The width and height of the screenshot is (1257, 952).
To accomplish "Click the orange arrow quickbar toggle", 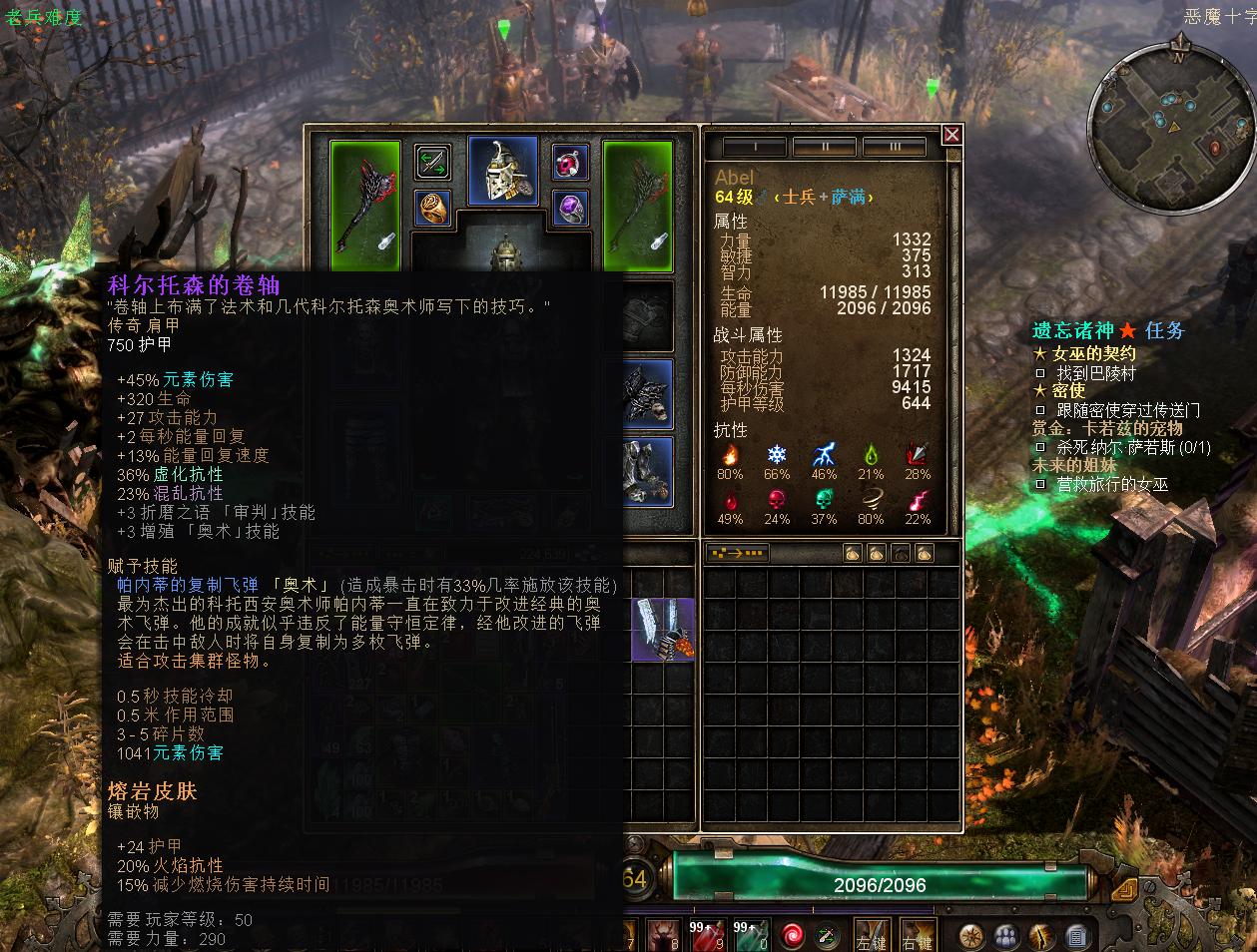I will (x=1123, y=887).
